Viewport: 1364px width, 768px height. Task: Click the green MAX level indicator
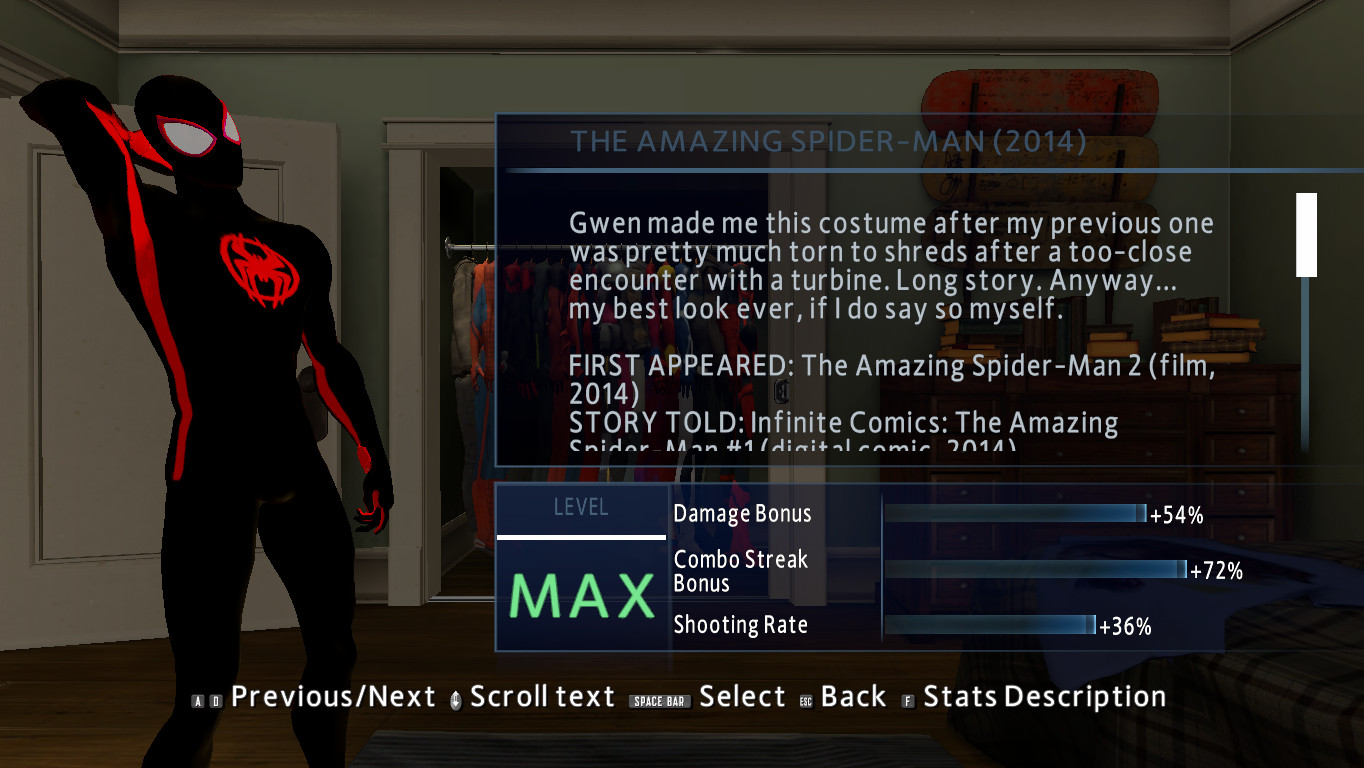[x=580, y=595]
